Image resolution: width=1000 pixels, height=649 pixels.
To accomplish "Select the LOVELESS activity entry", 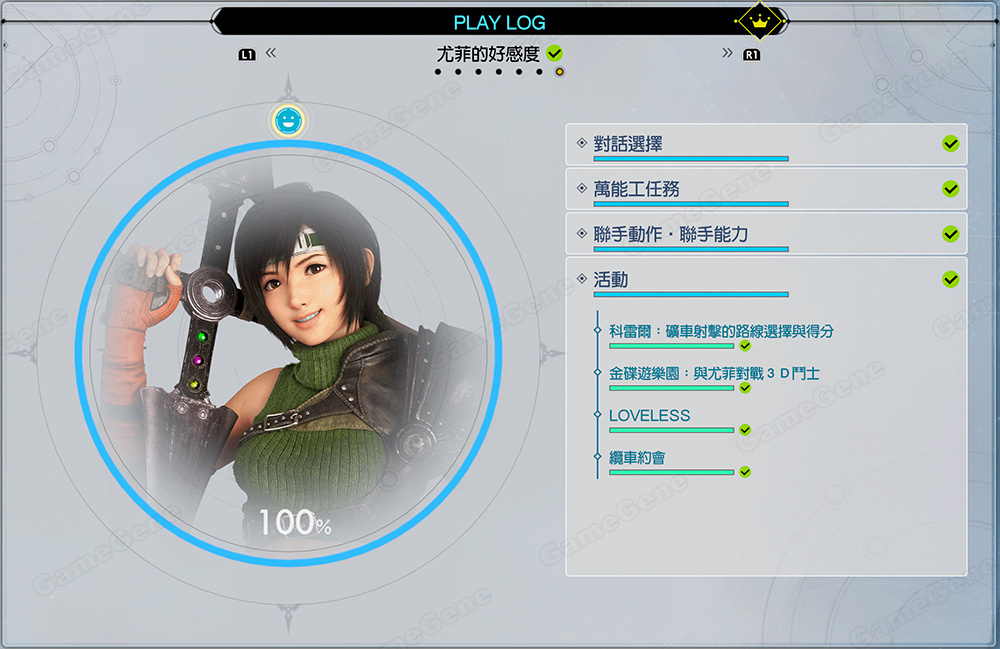I will (650, 415).
